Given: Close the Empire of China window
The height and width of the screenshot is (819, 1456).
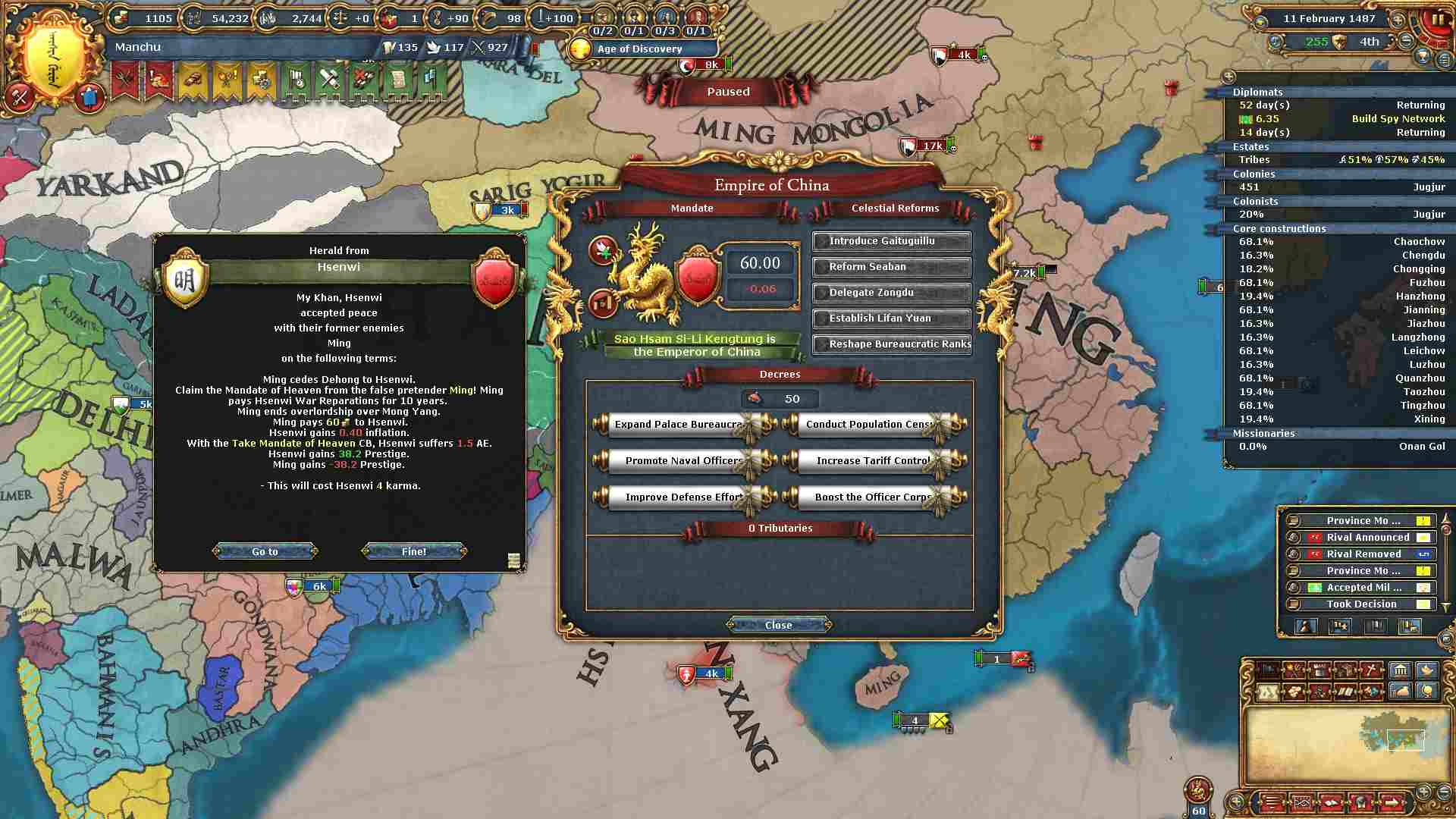Looking at the screenshot, I should tap(778, 625).
